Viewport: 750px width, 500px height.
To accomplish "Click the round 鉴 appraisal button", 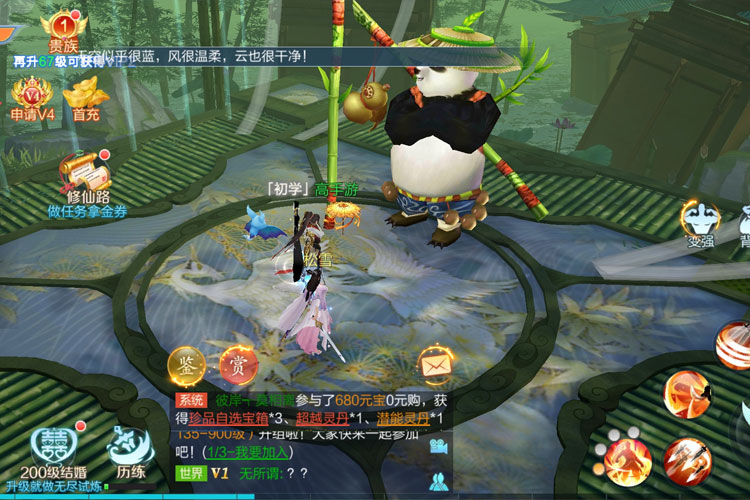I will click(186, 364).
